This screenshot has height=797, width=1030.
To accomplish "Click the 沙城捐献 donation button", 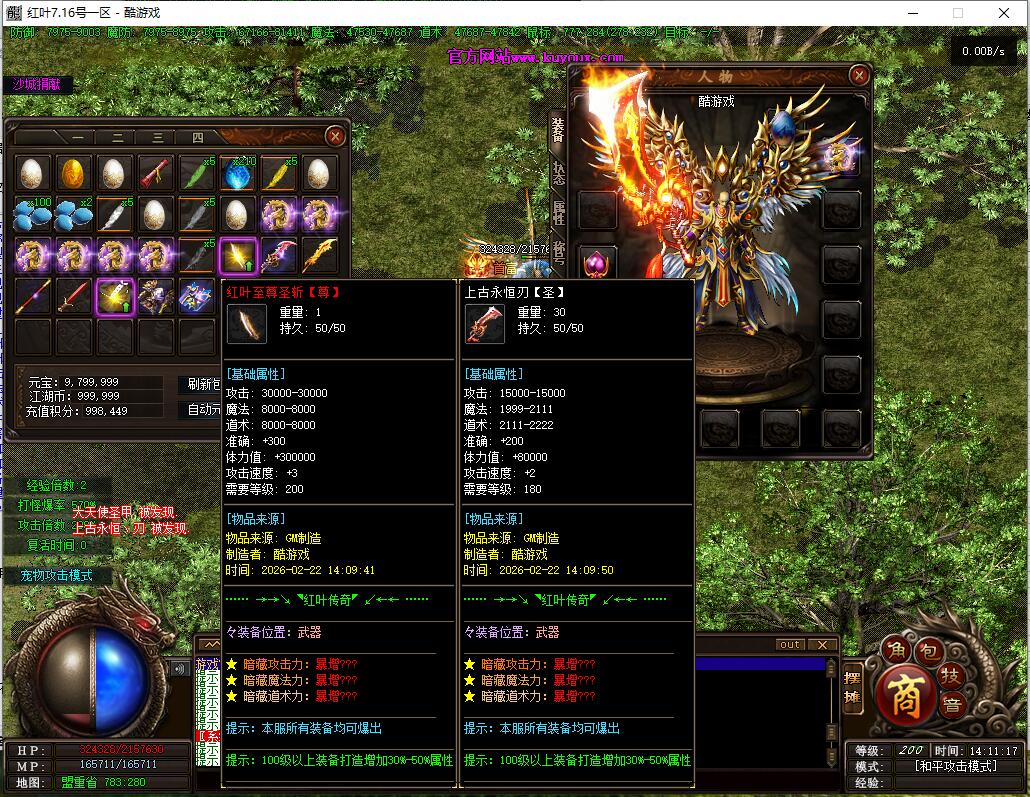I will [x=37, y=85].
